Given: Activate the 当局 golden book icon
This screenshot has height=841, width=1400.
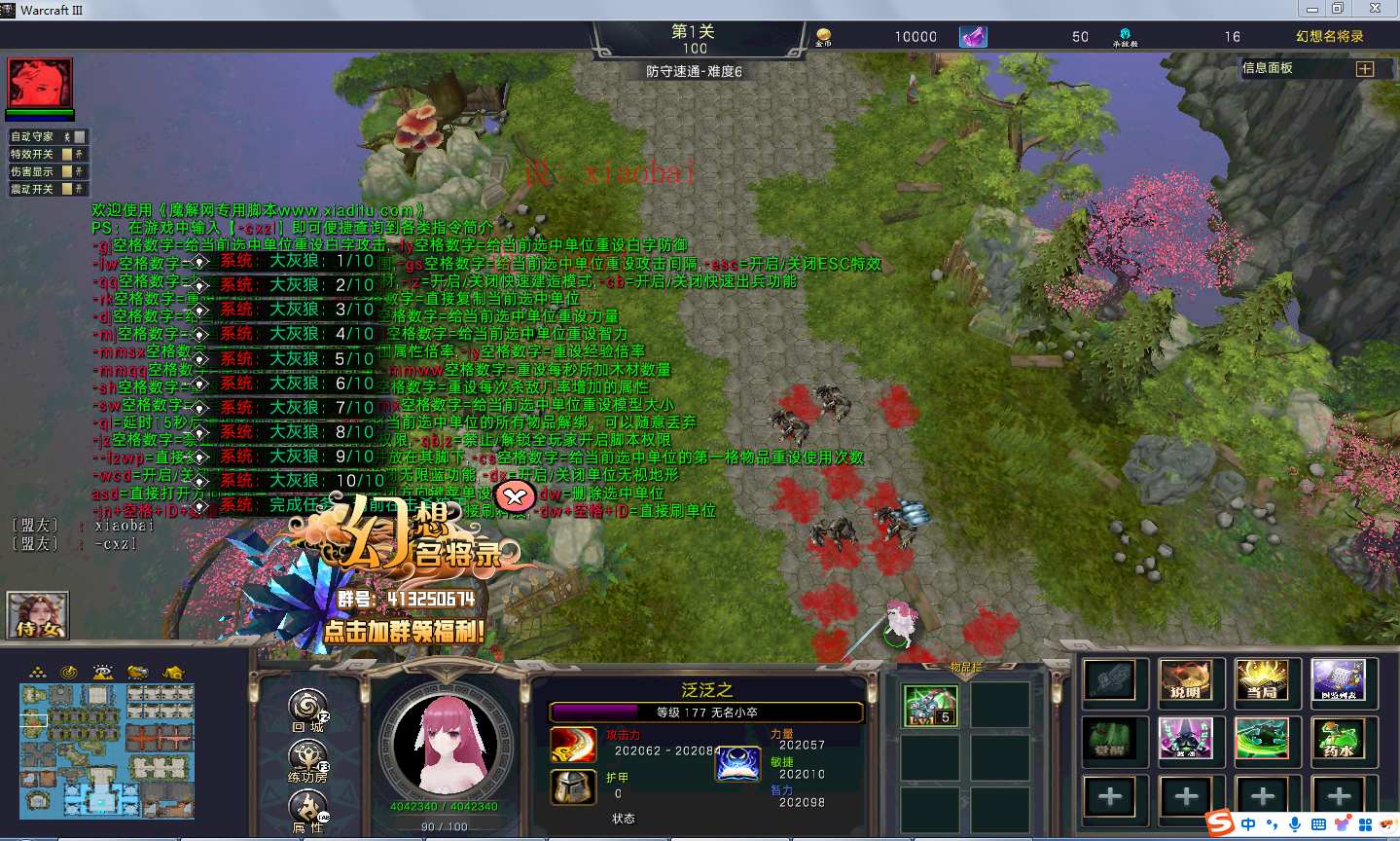Looking at the screenshot, I should click(1262, 680).
